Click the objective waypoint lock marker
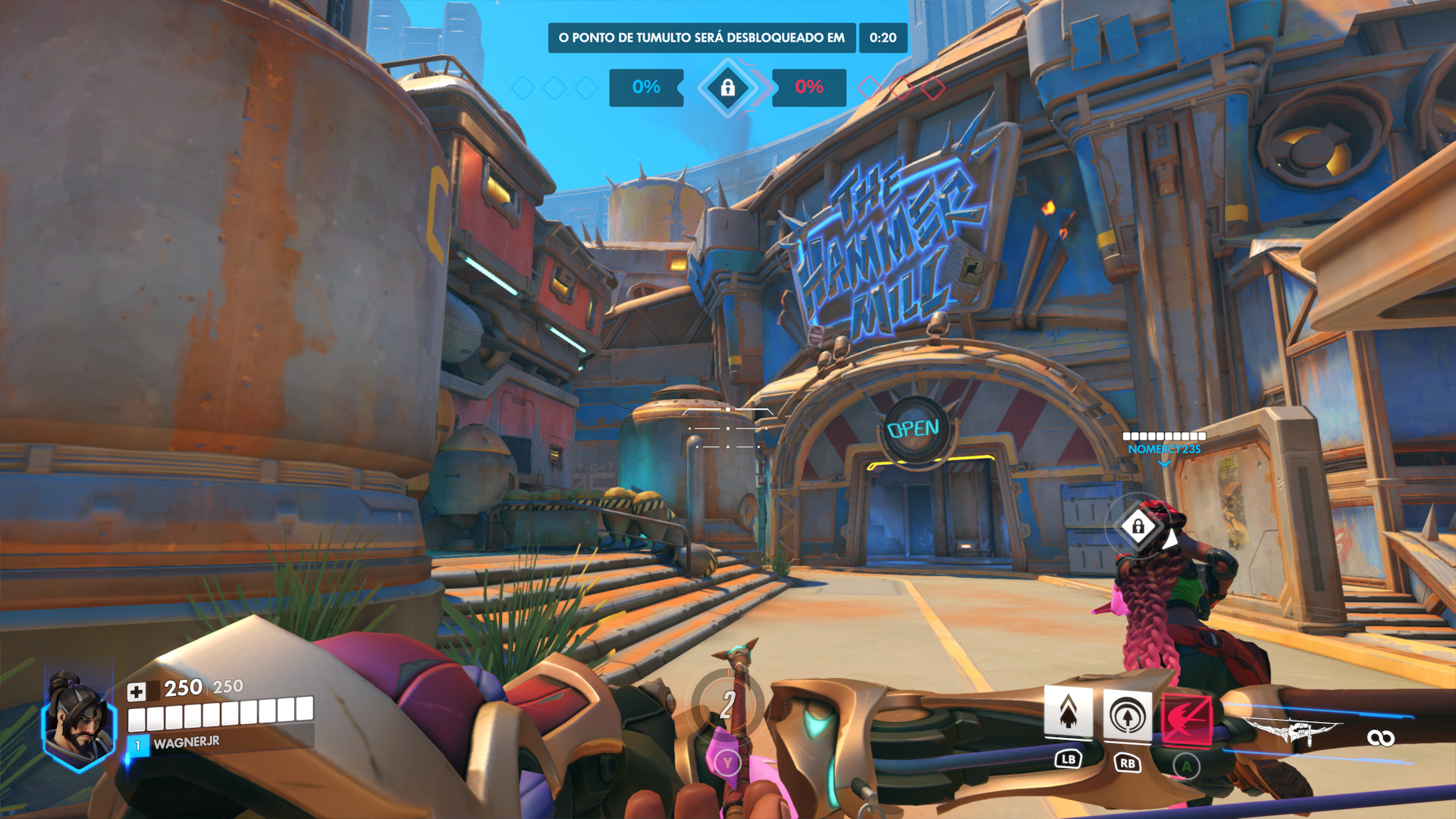Screen dimensions: 1456x819 (x=1137, y=526)
